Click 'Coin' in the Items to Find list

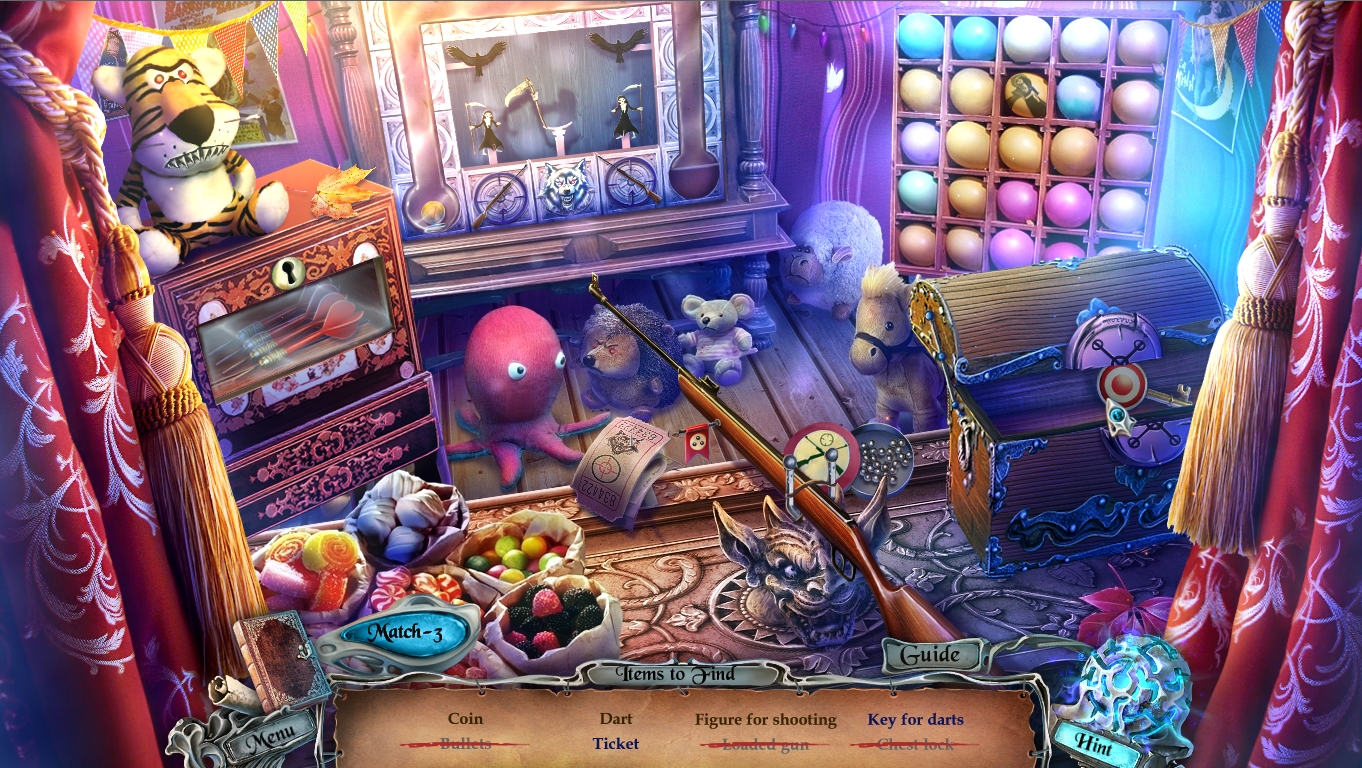pyautogui.click(x=466, y=718)
